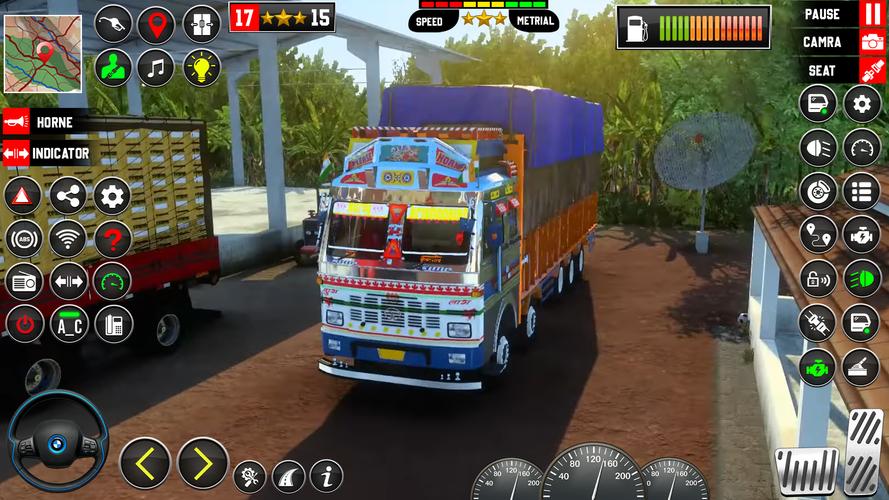The height and width of the screenshot is (500, 889).
Task: Tap the red power button
Action: [22, 323]
